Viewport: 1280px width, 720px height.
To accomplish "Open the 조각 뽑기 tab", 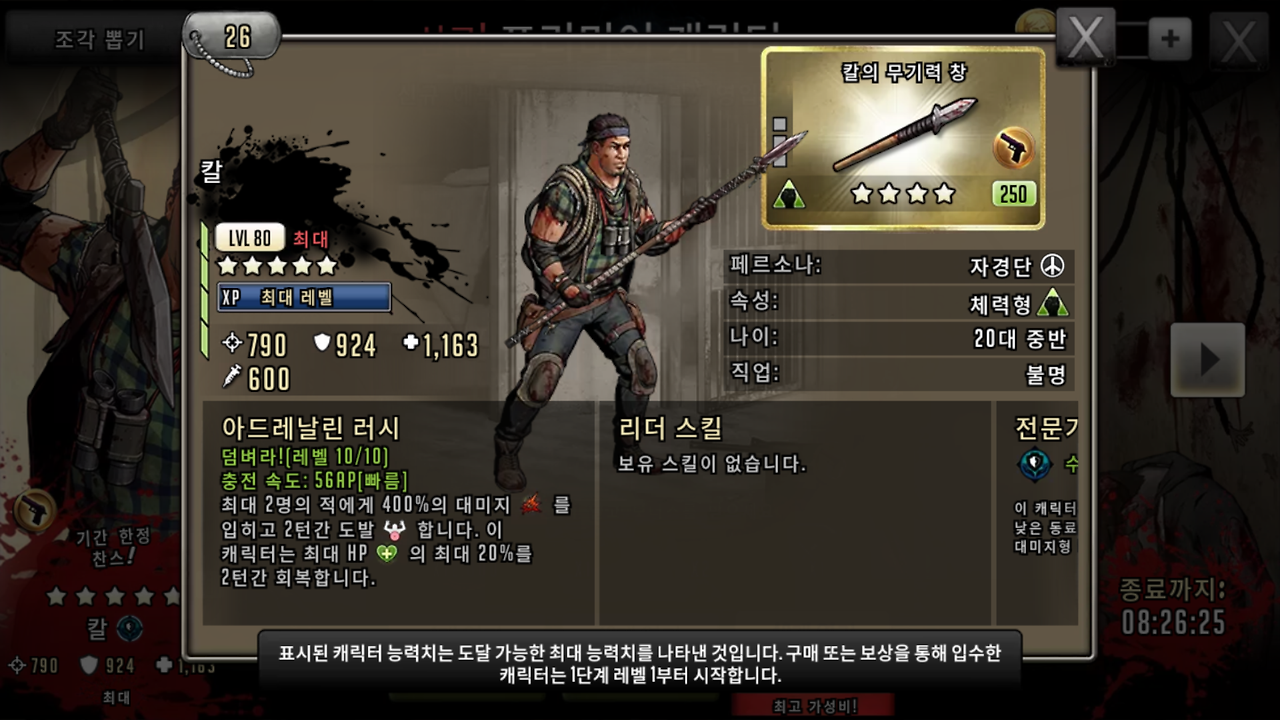I will (x=98, y=39).
